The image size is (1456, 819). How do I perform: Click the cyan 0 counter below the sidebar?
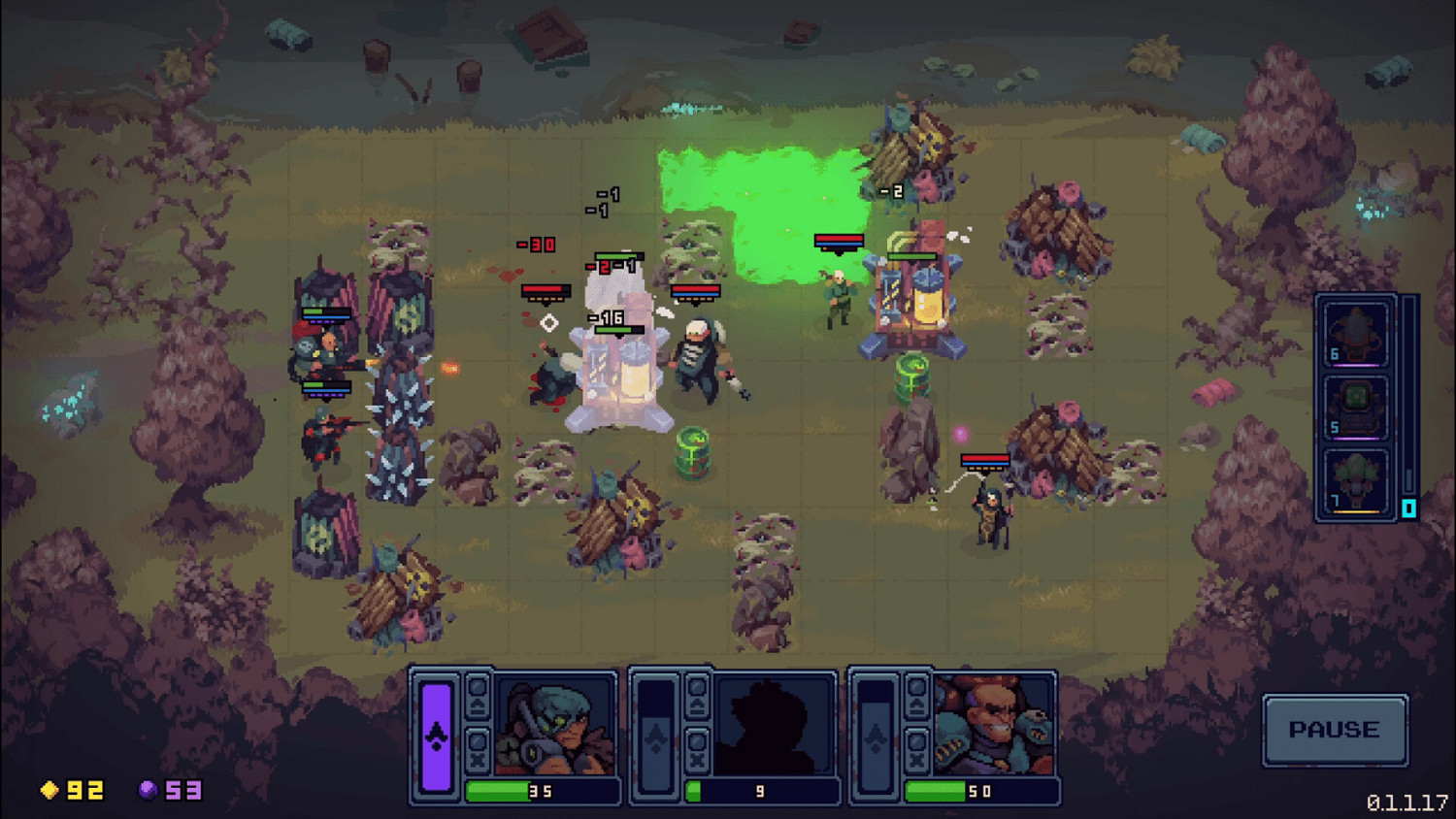coord(1408,508)
